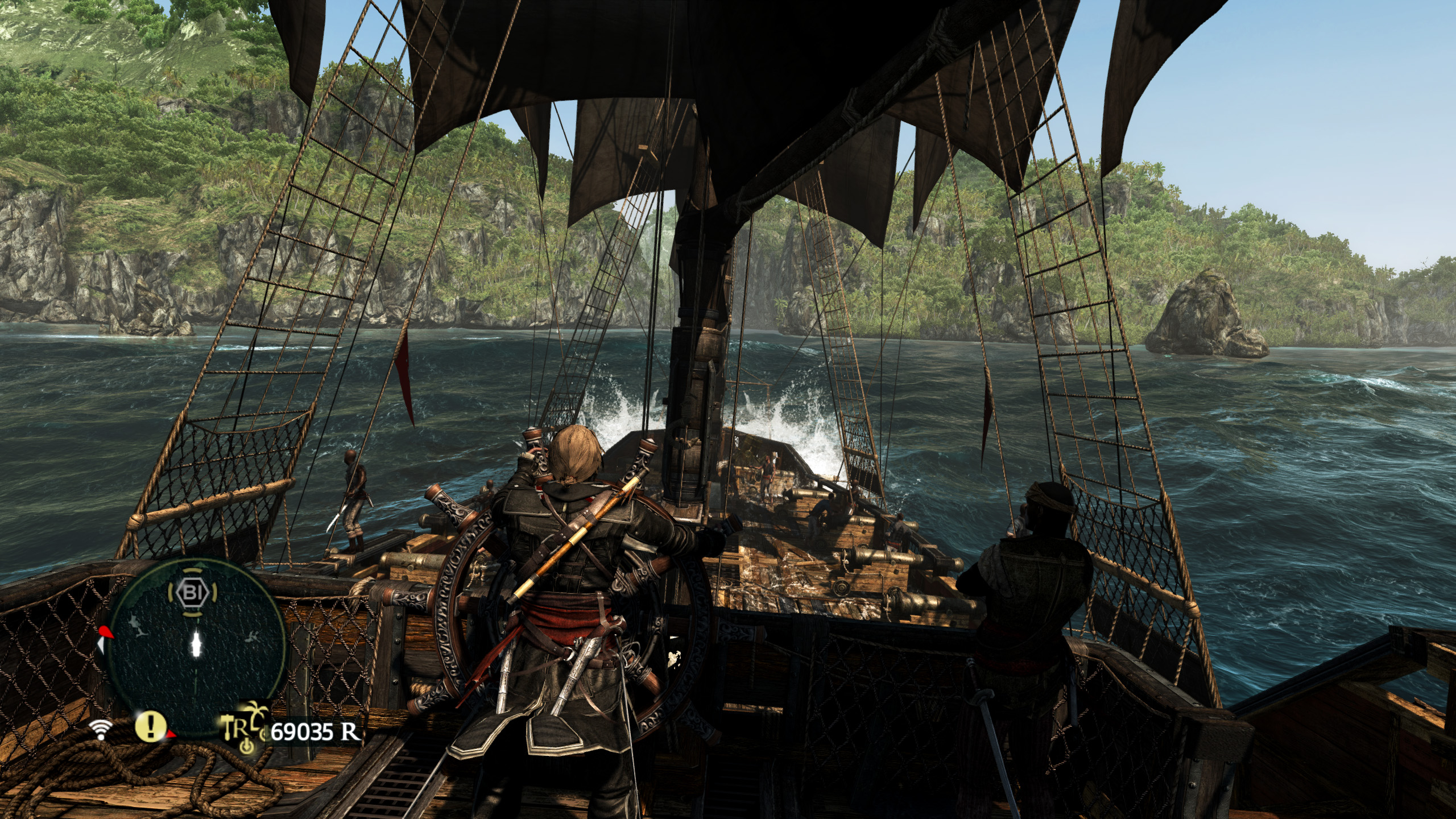
Task: Select the hexagonal BI marker on minimap
Action: pos(191,593)
